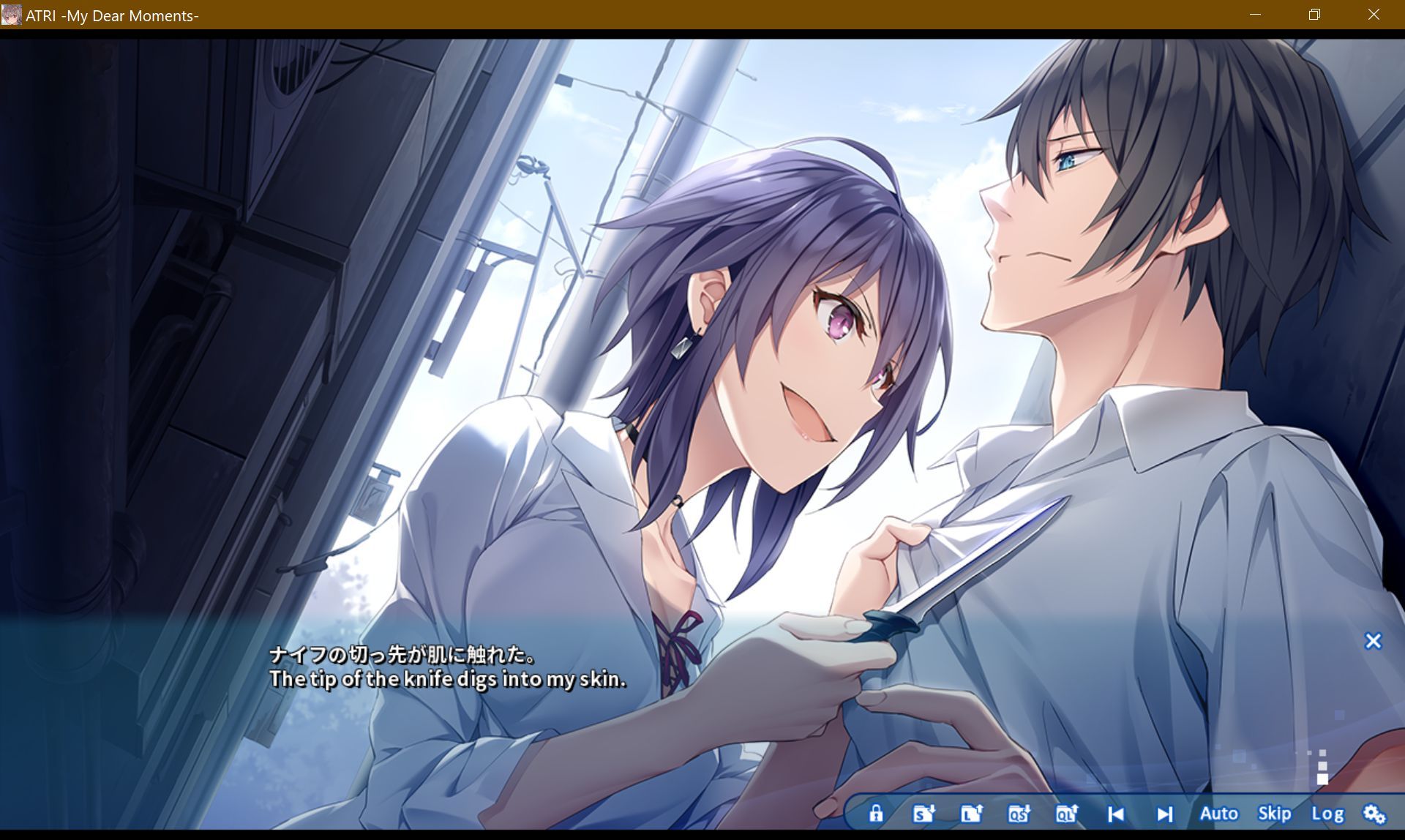This screenshot has width=1405, height=840.
Task: Click the ATRI icon in the title bar
Action: (x=12, y=15)
